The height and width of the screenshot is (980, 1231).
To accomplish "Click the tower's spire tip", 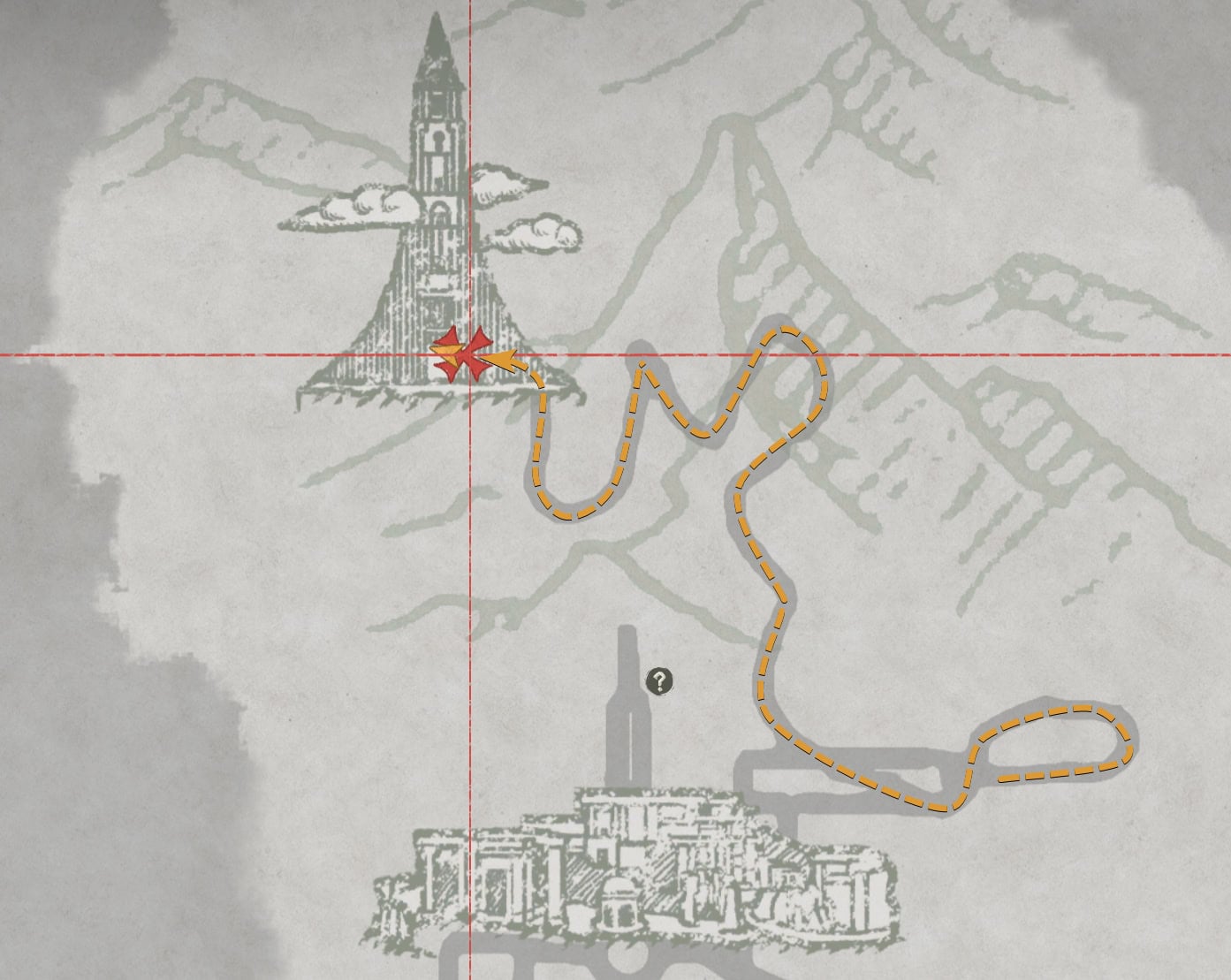I will 435,13.
